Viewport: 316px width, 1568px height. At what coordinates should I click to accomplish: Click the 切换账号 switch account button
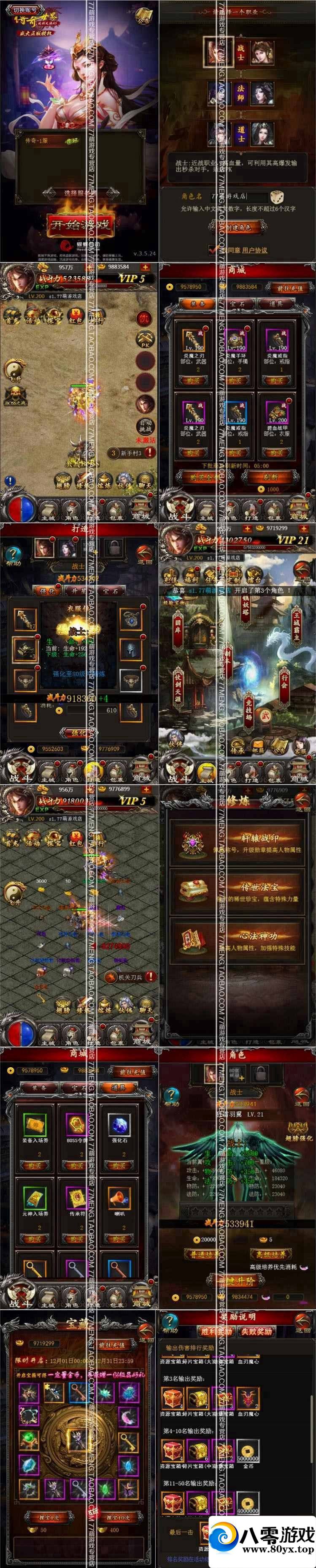25,10
